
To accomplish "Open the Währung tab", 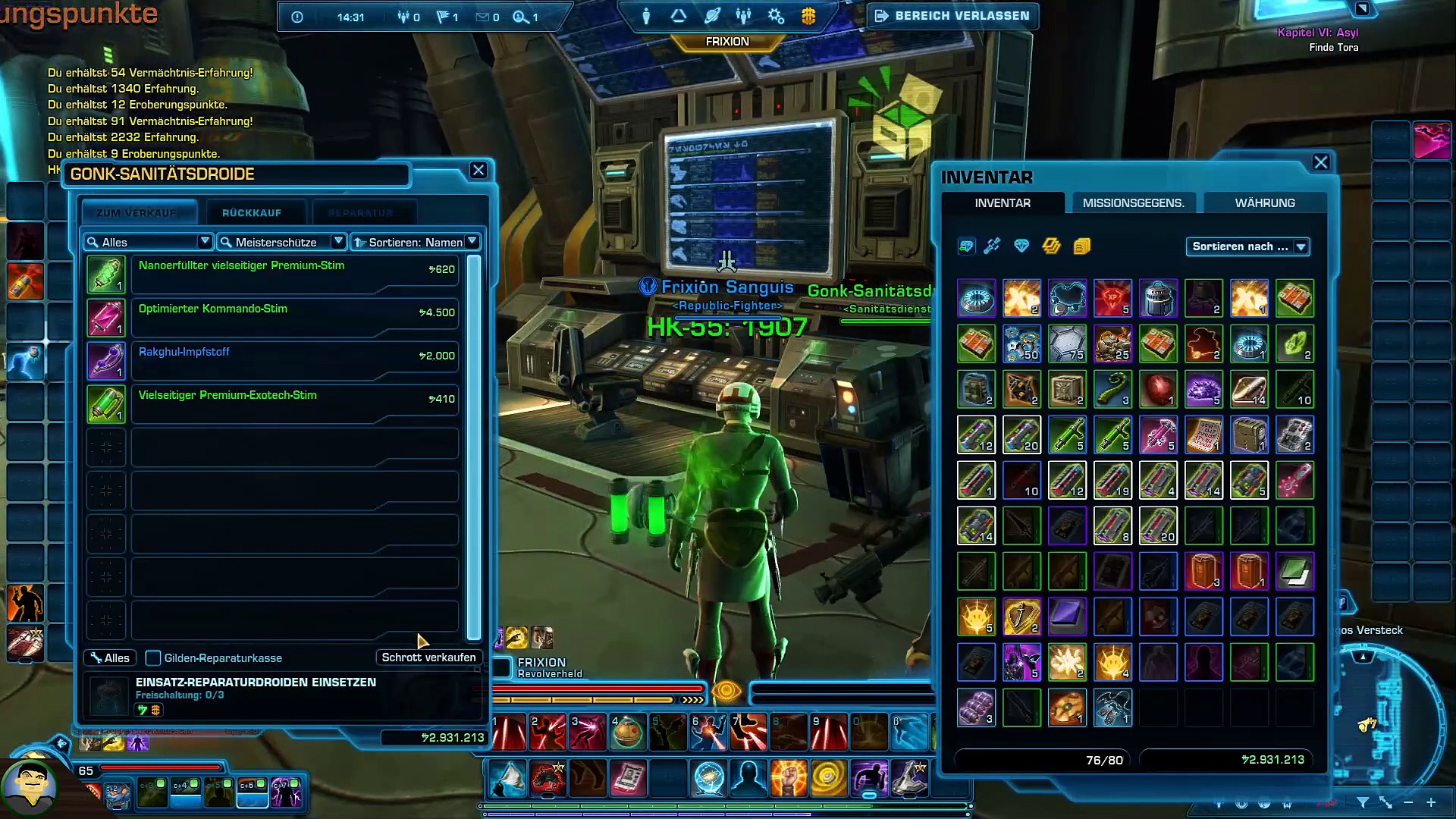I will tap(1265, 203).
